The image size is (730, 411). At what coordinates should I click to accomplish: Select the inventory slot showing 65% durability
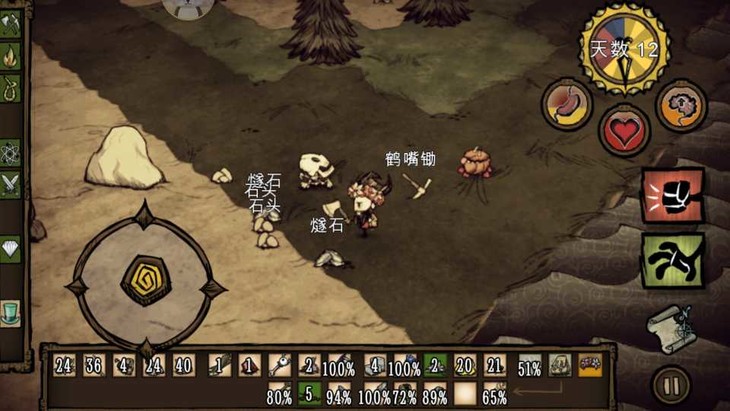[x=494, y=394]
